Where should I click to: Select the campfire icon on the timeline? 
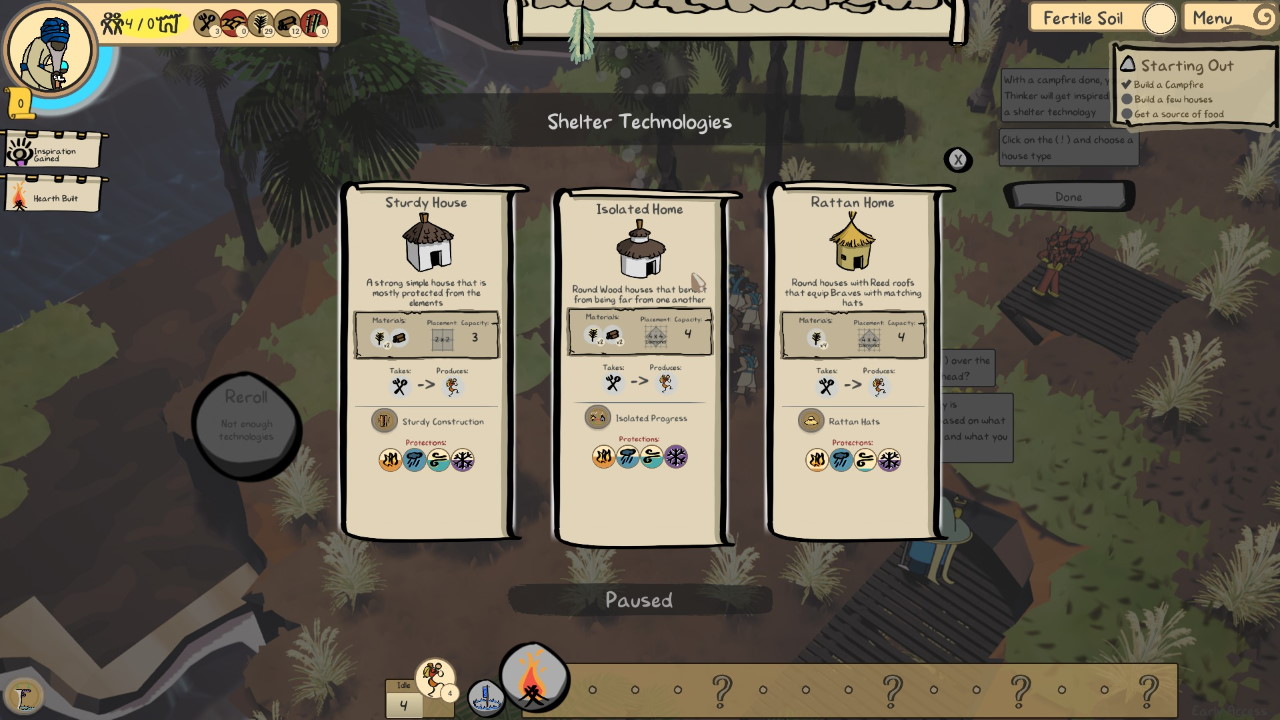coord(534,678)
